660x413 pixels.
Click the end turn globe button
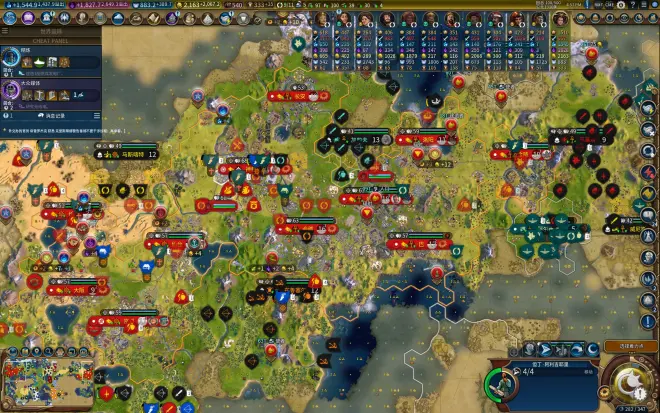[630, 383]
